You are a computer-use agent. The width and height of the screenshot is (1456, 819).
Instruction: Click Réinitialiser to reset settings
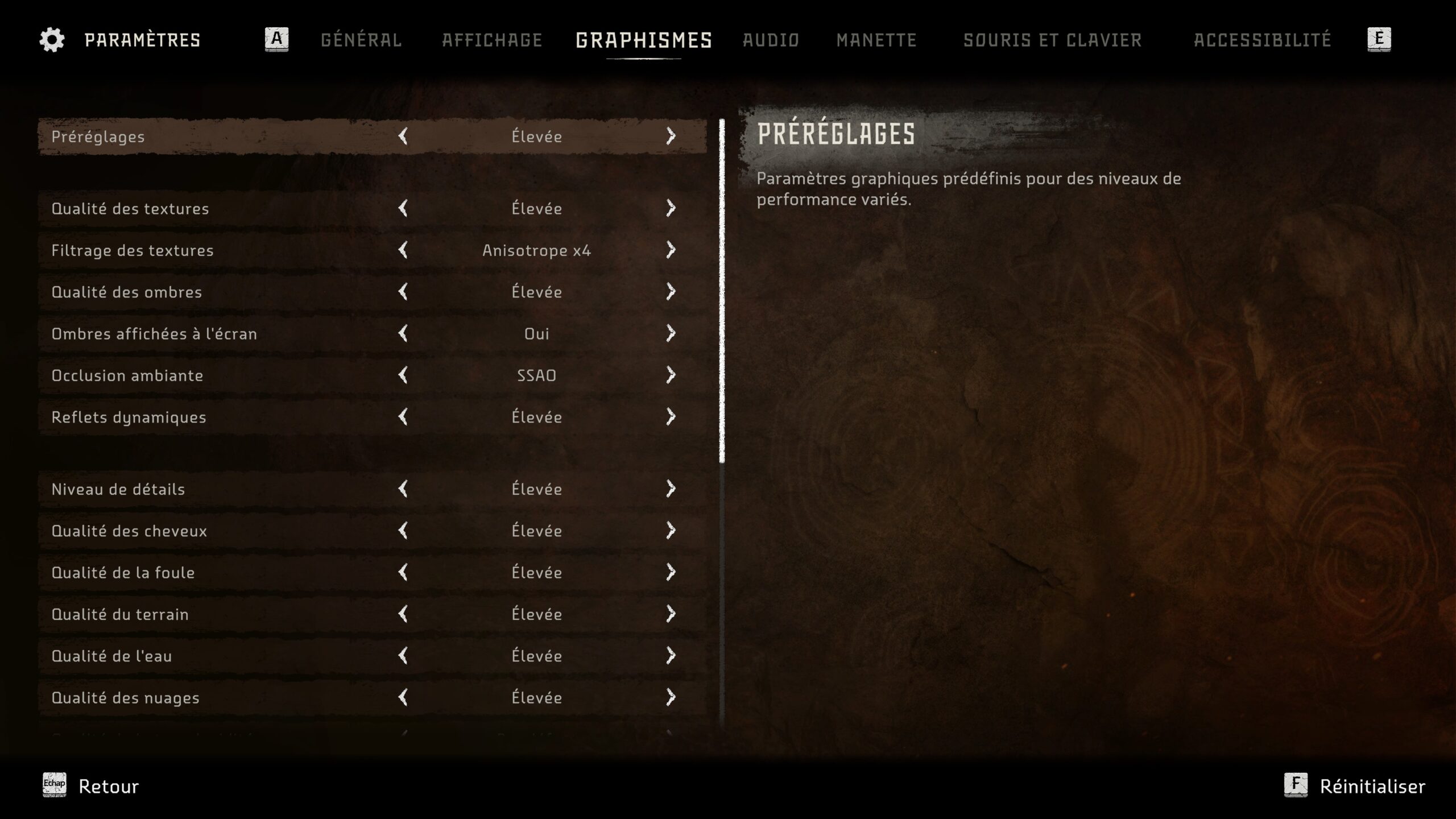(1371, 786)
